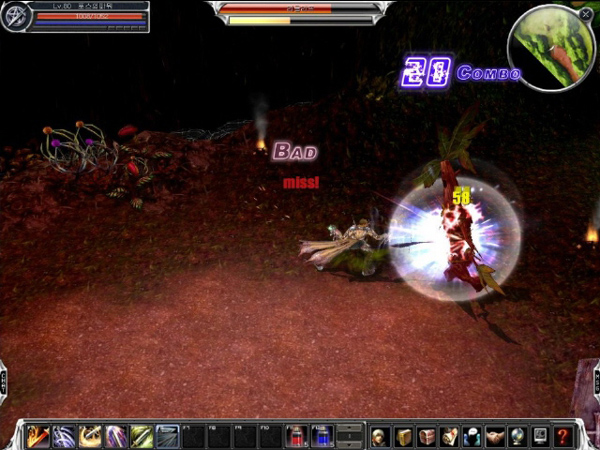This screenshot has width=600, height=450.
Task: Open the golden book menu
Action: (x=403, y=436)
